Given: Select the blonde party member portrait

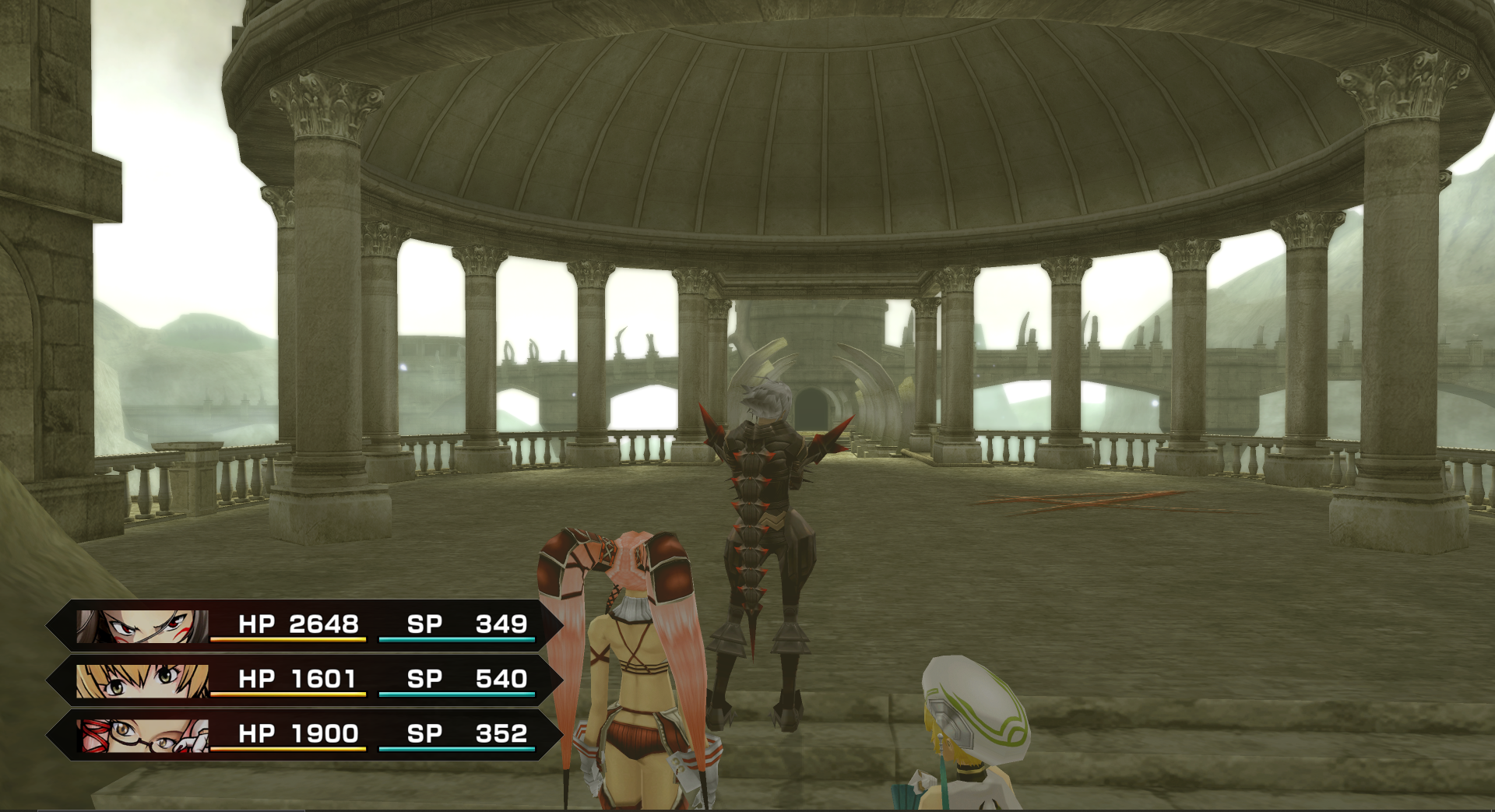Looking at the screenshot, I should tap(142, 681).
